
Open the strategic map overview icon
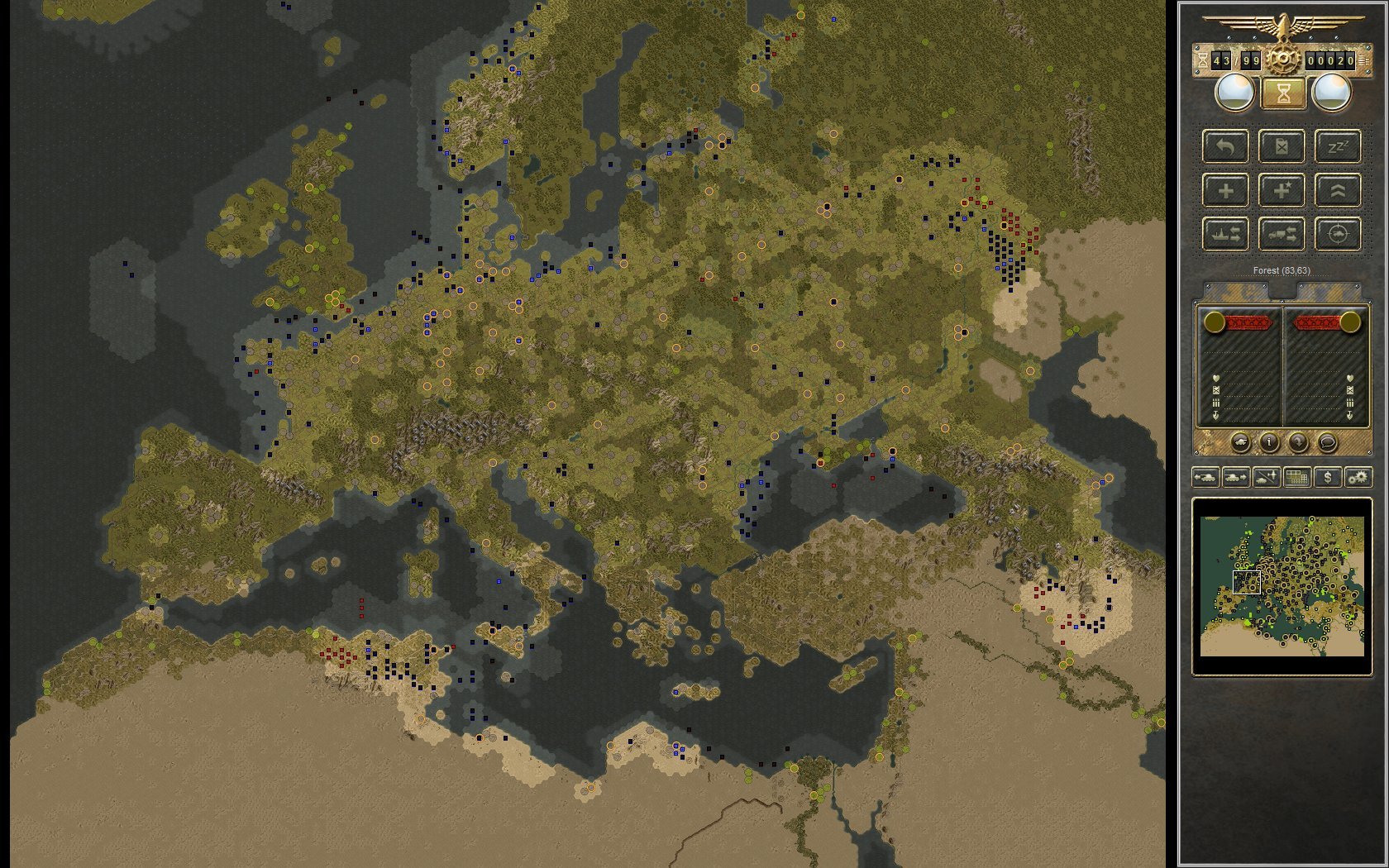click(x=1297, y=477)
